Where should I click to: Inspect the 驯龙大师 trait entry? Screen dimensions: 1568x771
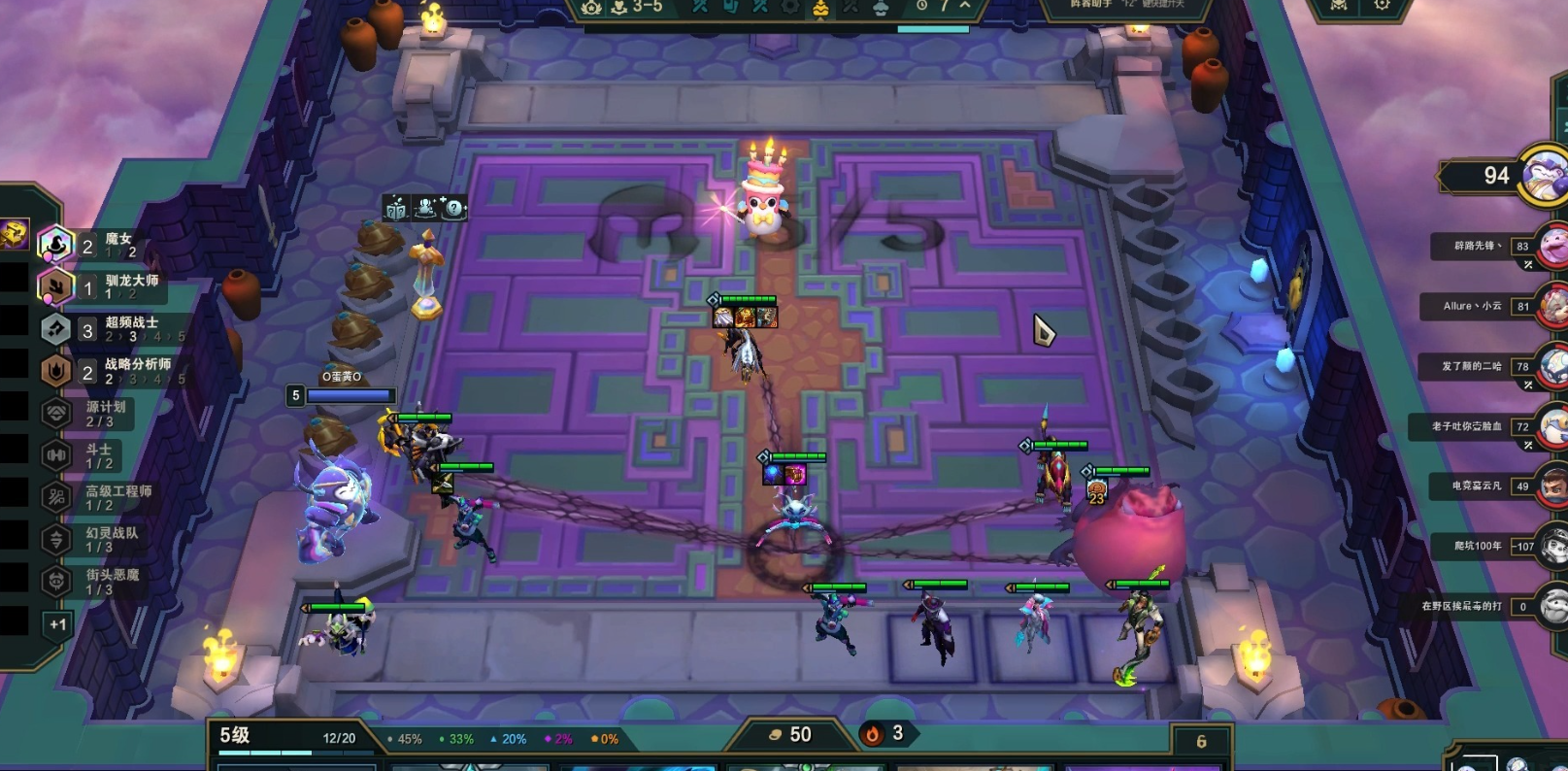coord(97,286)
